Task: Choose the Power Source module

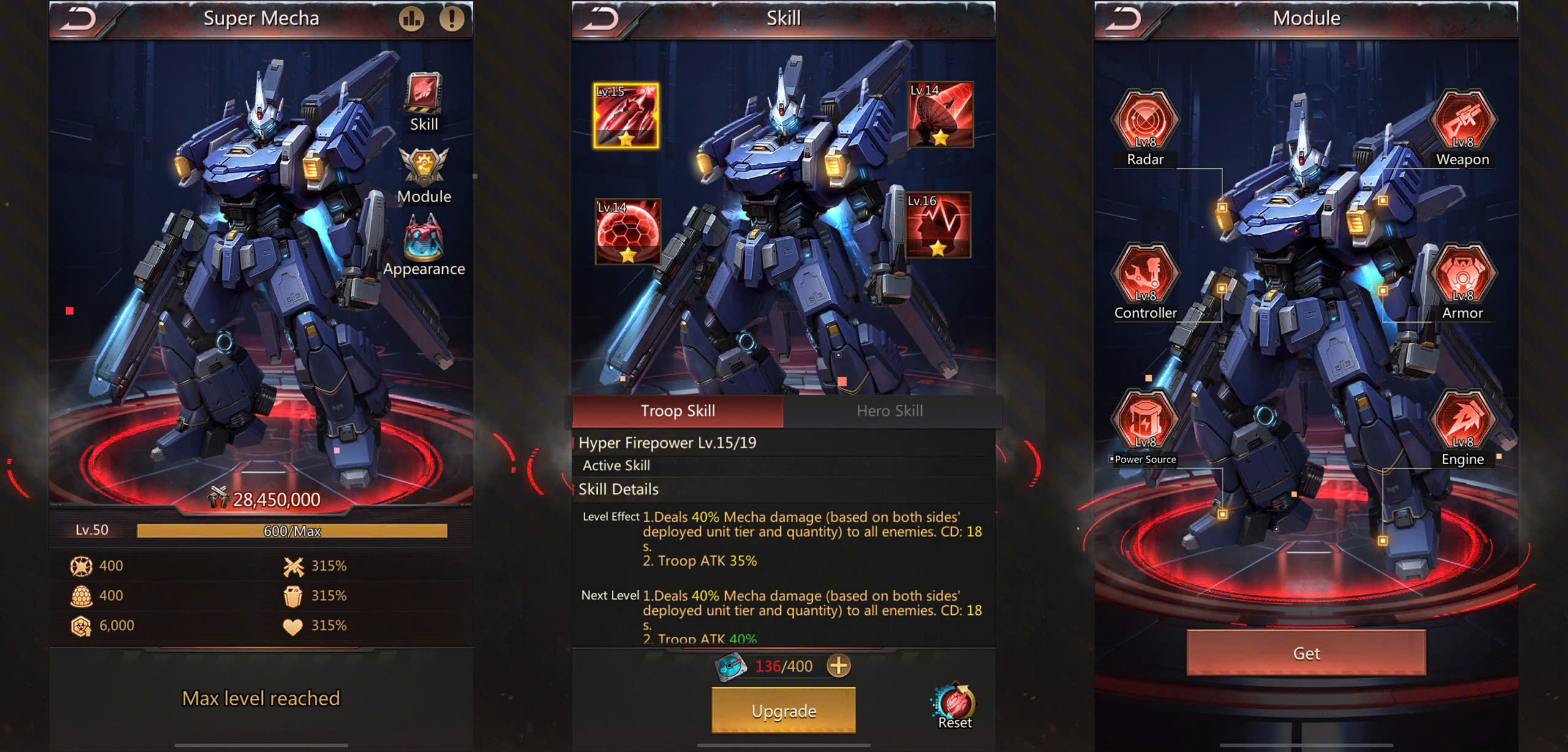Action: coord(1145,423)
